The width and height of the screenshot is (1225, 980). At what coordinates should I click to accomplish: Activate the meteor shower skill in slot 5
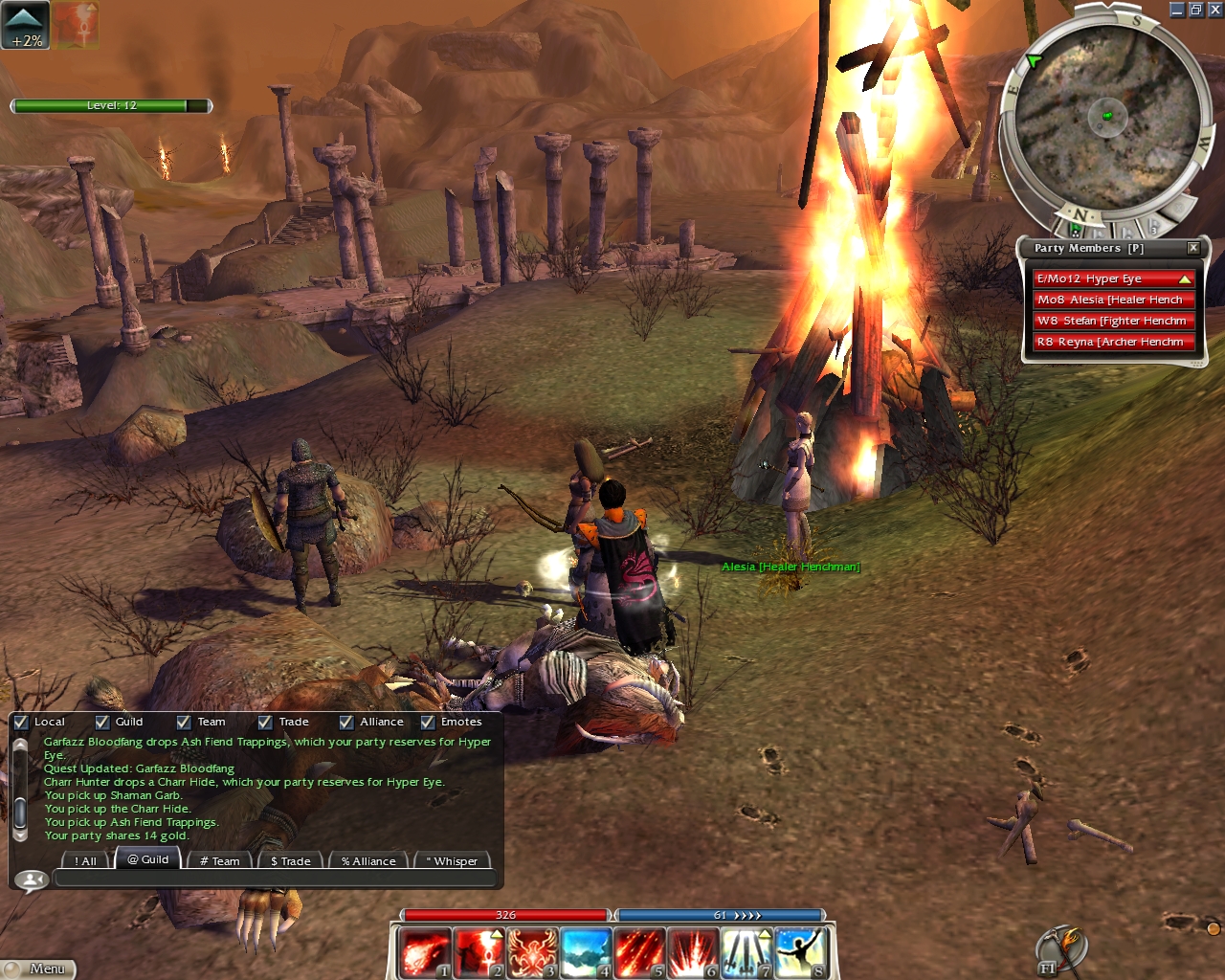pos(639,953)
